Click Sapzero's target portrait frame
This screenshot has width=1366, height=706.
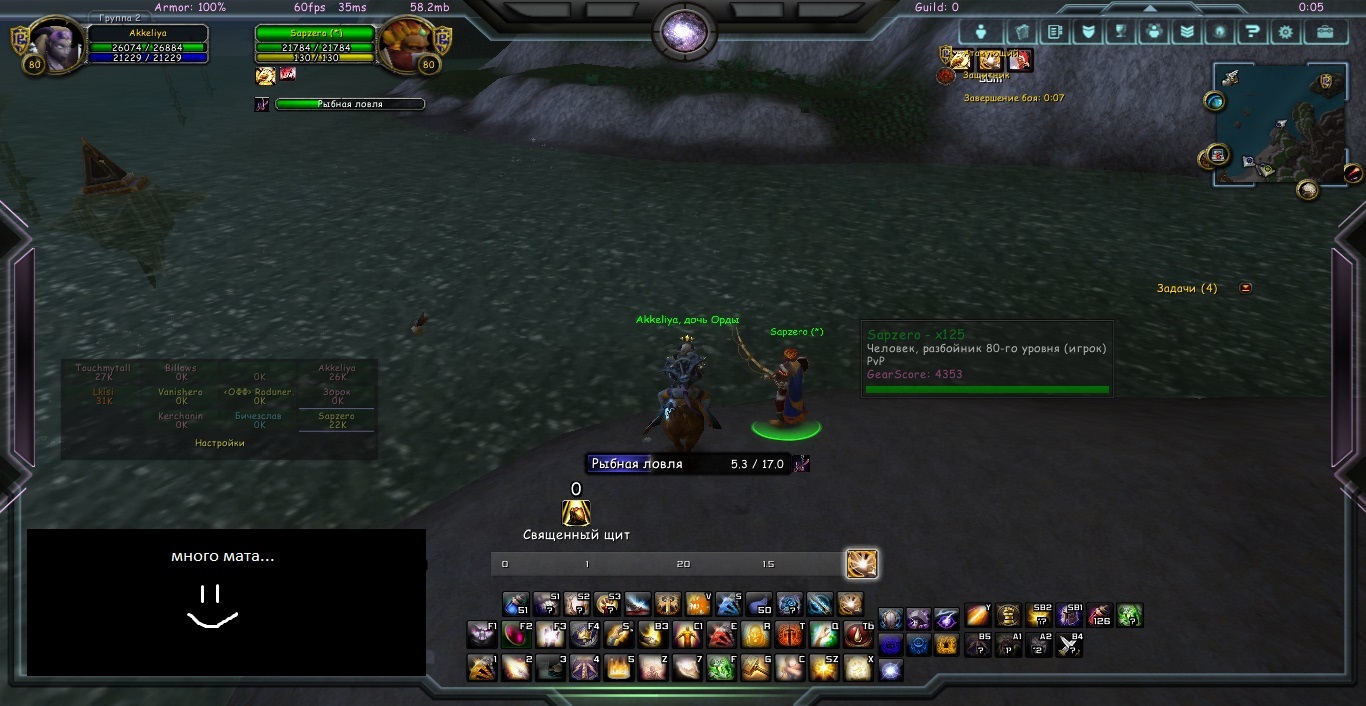(405, 46)
